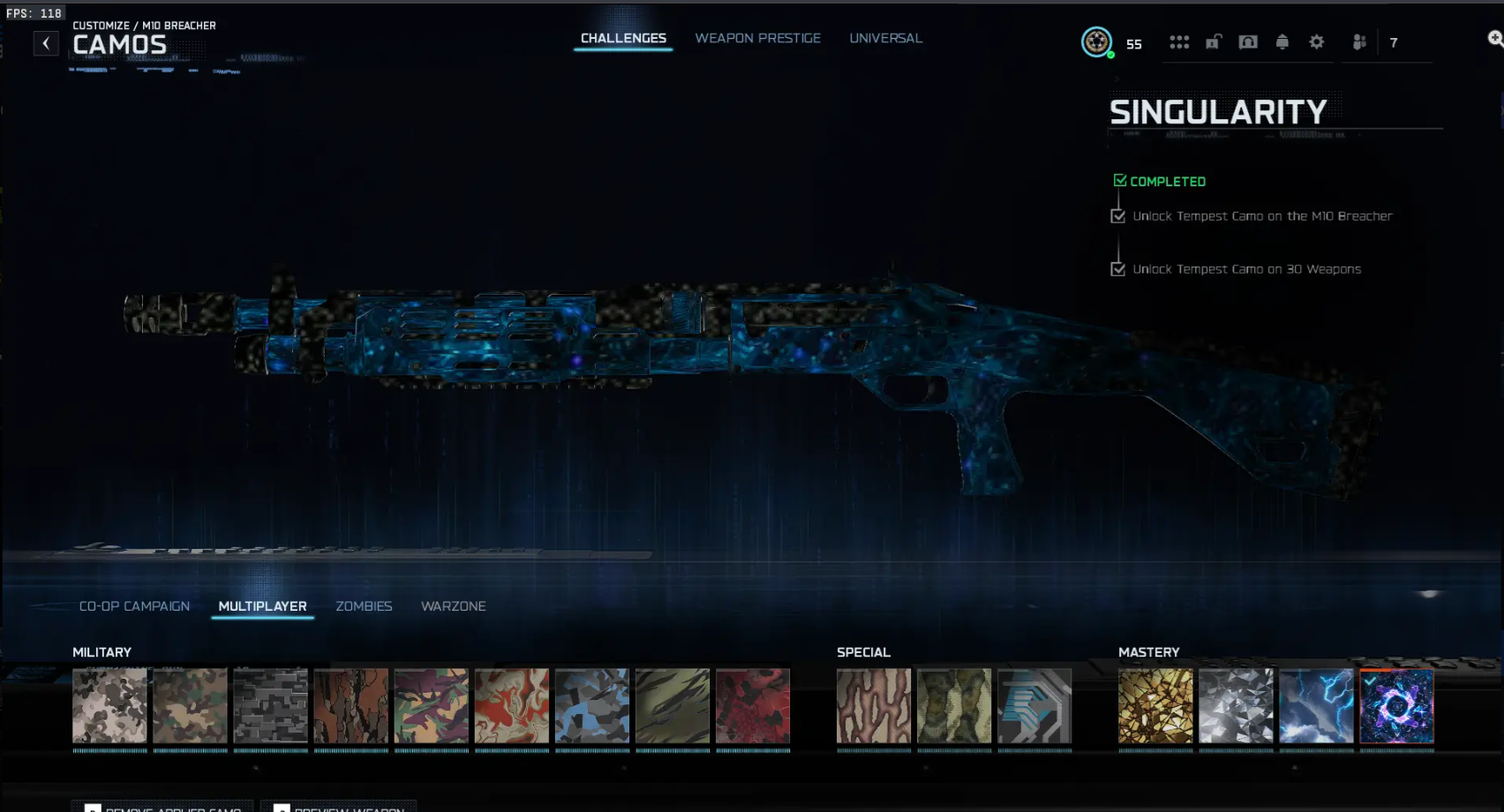This screenshot has width=1504, height=812.
Task: Open the social party icon showing 7
Action: pyautogui.click(x=1360, y=41)
